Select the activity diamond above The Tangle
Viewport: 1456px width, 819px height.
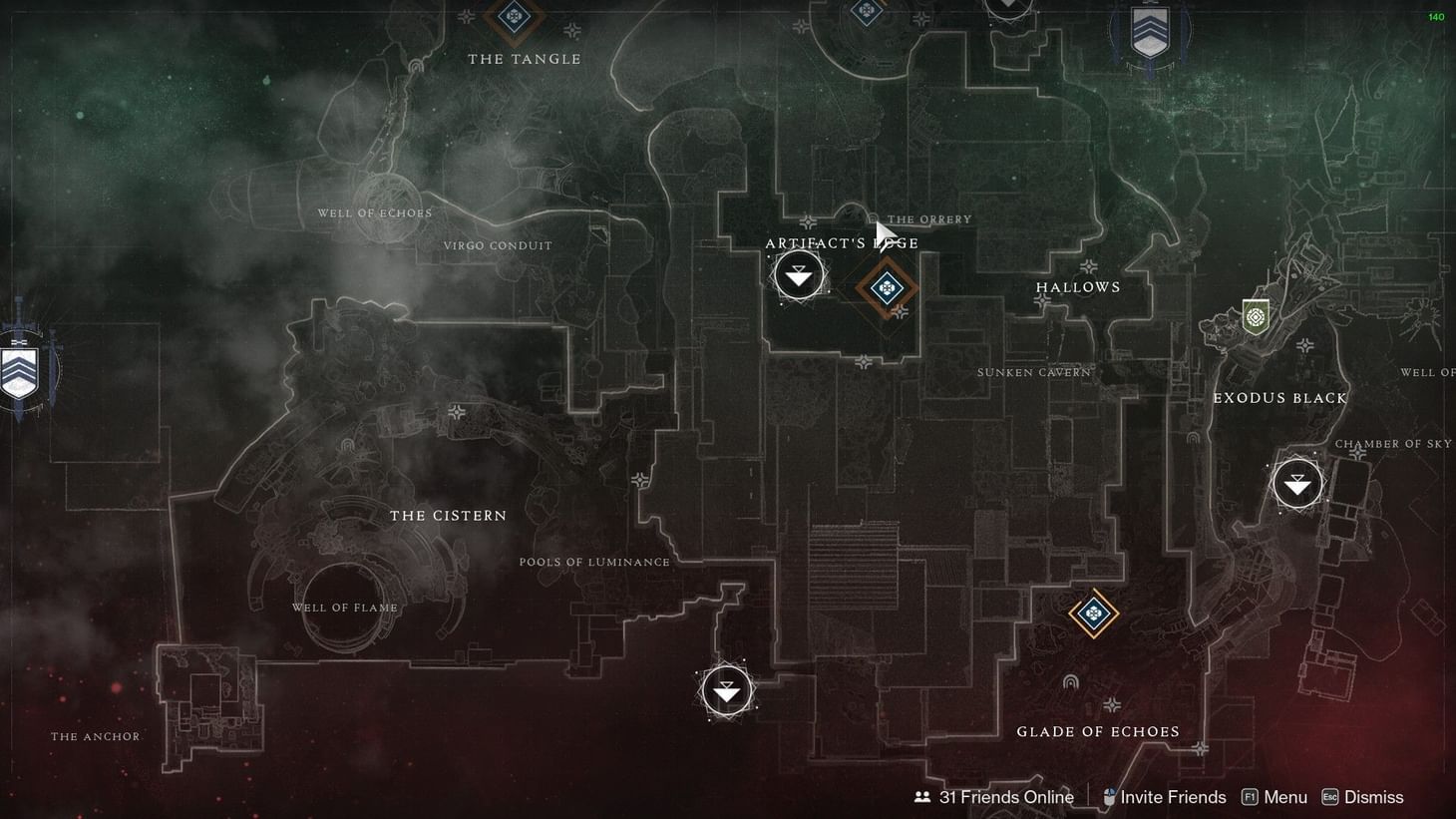514,17
